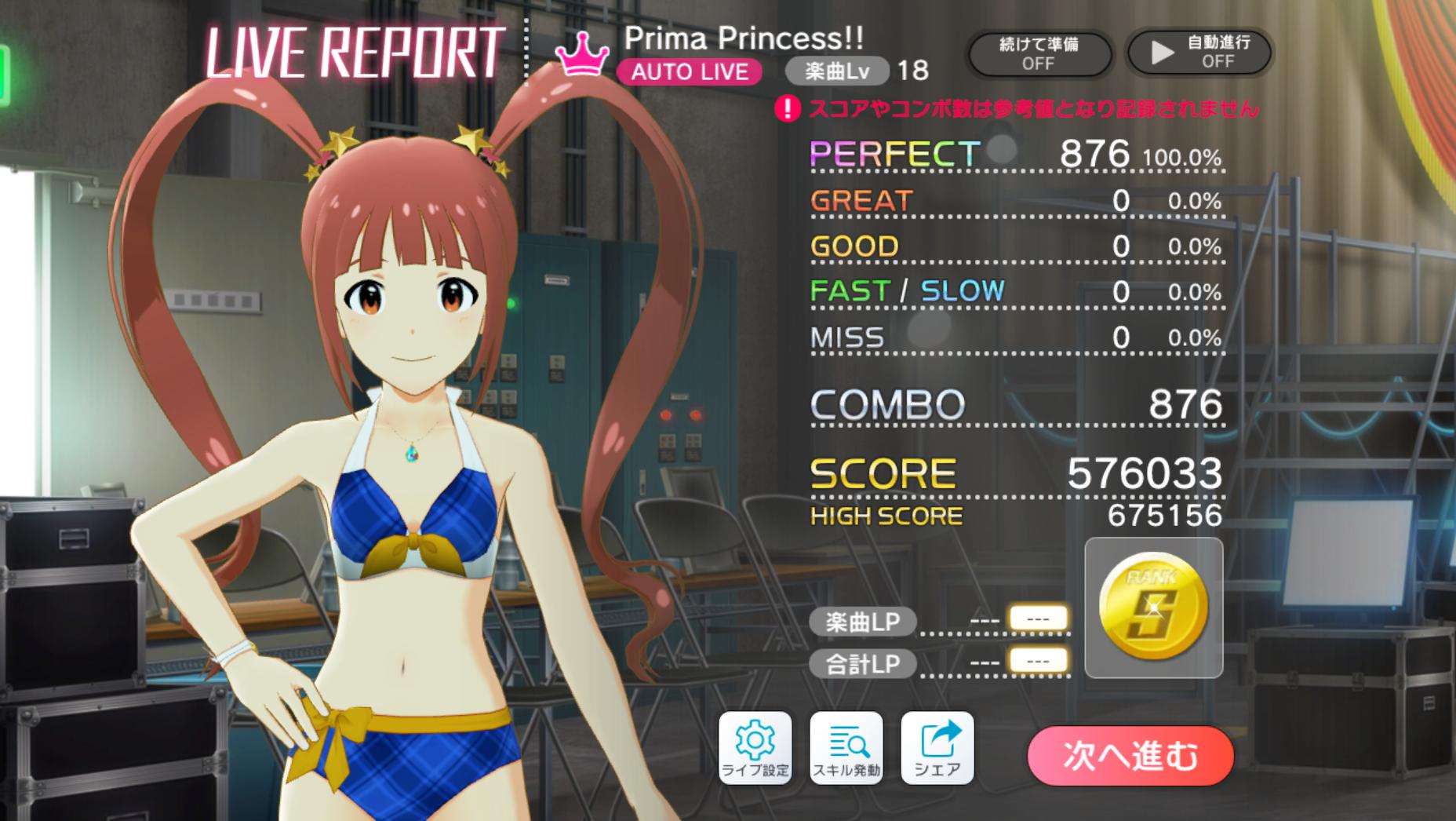The height and width of the screenshot is (821, 1456).
Task: Toggle the 続けて準備 option
Action: [1038, 53]
